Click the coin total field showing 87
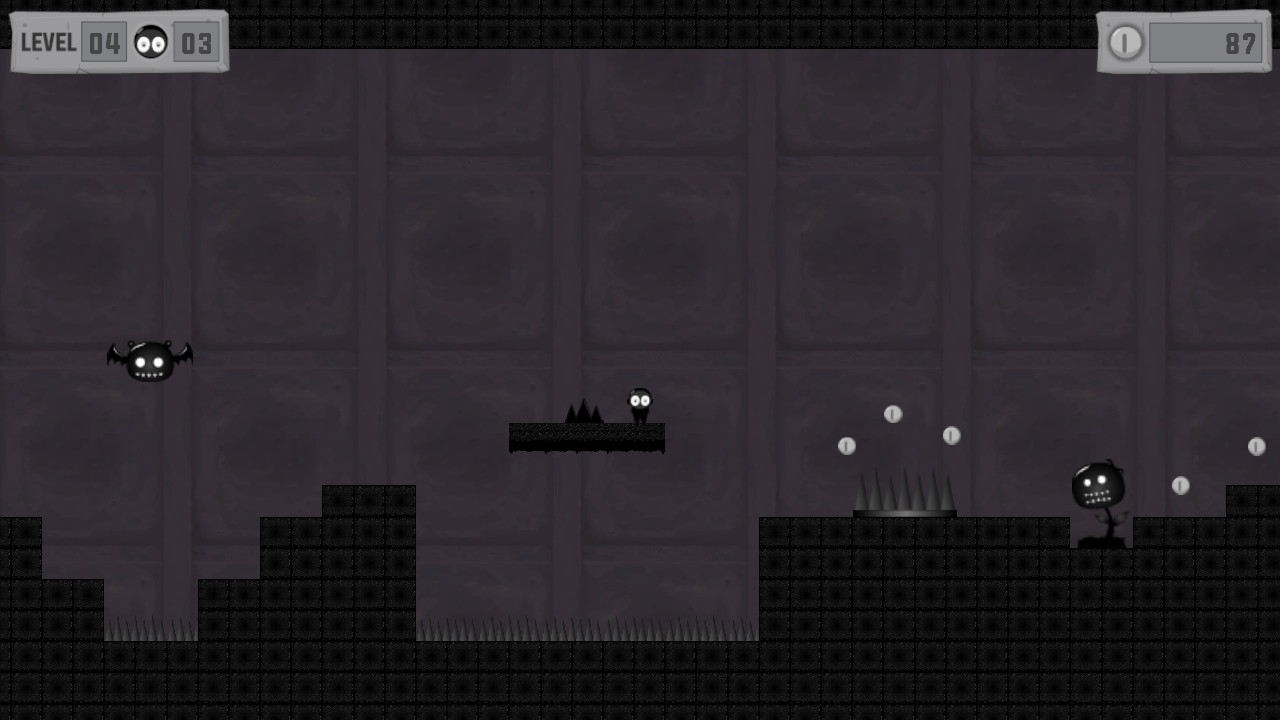1280x720 pixels. pos(1206,43)
